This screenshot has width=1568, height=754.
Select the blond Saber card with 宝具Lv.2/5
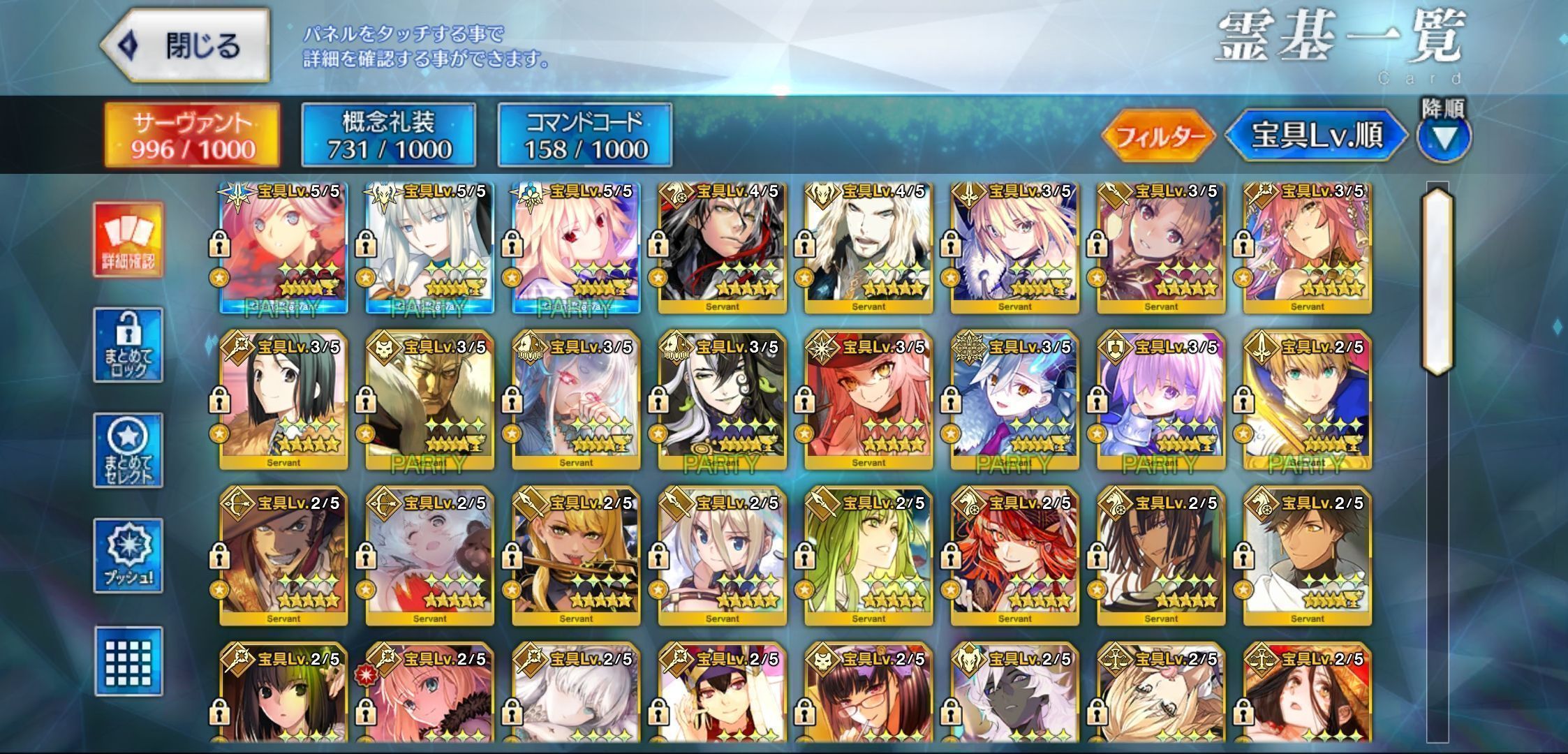[1307, 399]
